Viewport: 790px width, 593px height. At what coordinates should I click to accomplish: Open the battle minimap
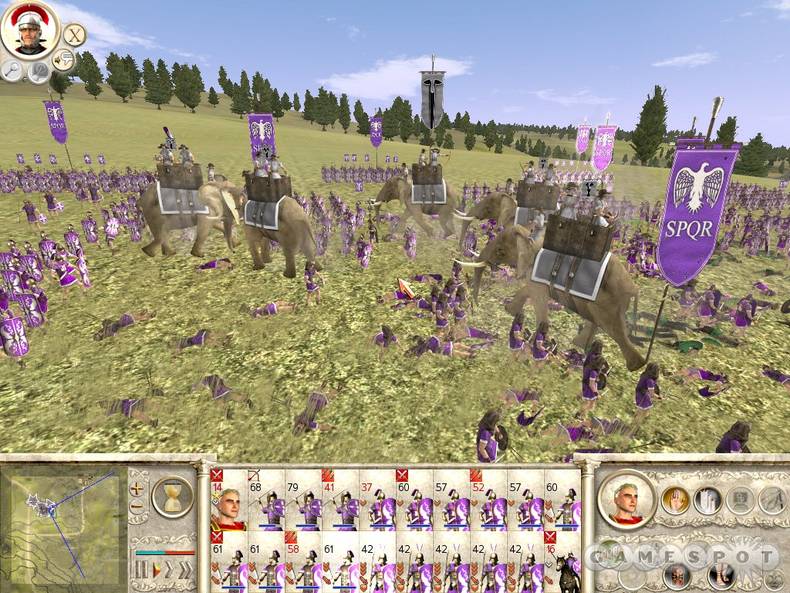point(63,513)
